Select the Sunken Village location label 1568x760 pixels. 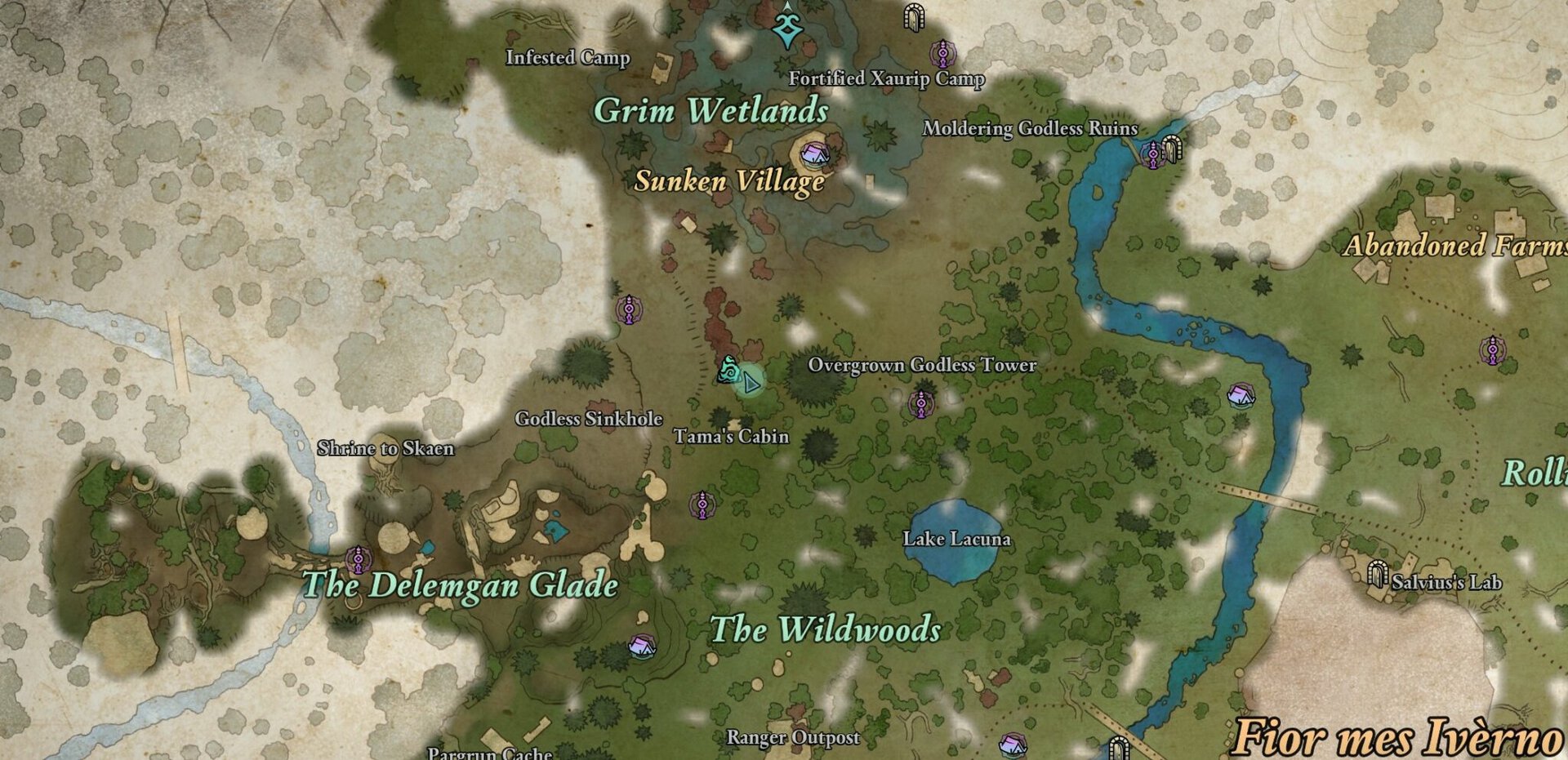tap(729, 181)
